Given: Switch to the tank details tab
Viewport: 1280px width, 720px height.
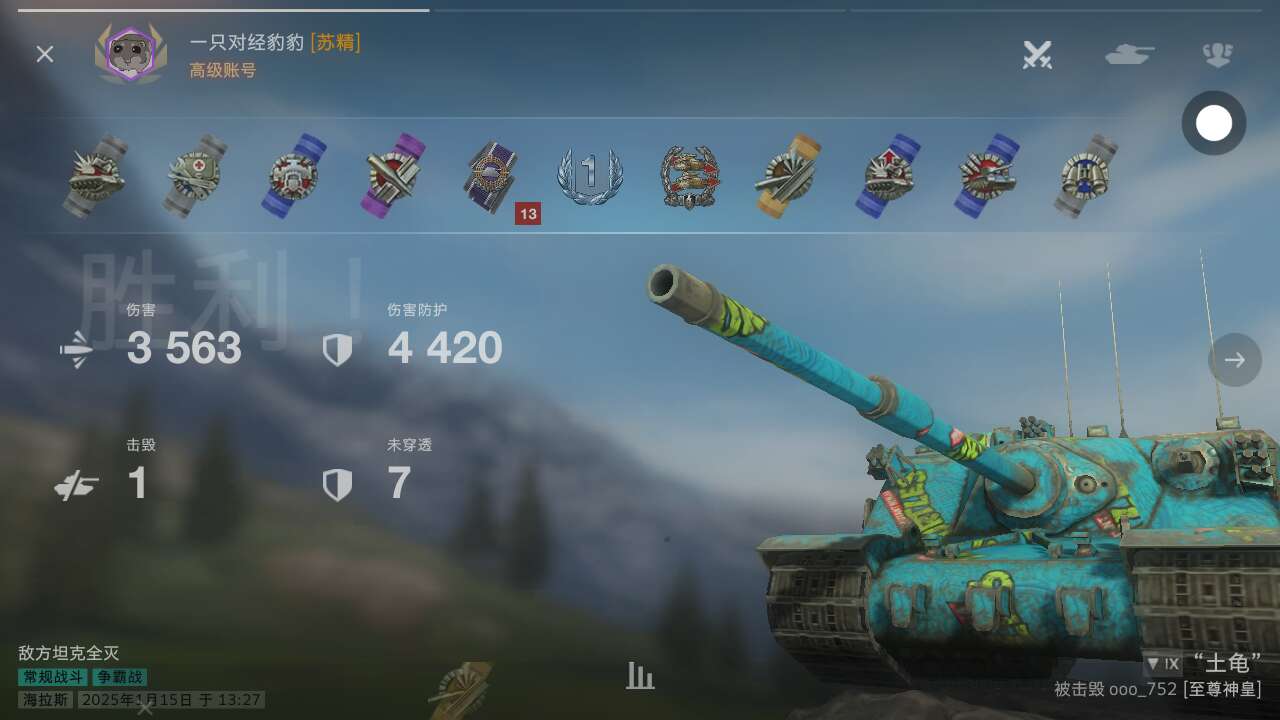Looking at the screenshot, I should coord(1129,54).
